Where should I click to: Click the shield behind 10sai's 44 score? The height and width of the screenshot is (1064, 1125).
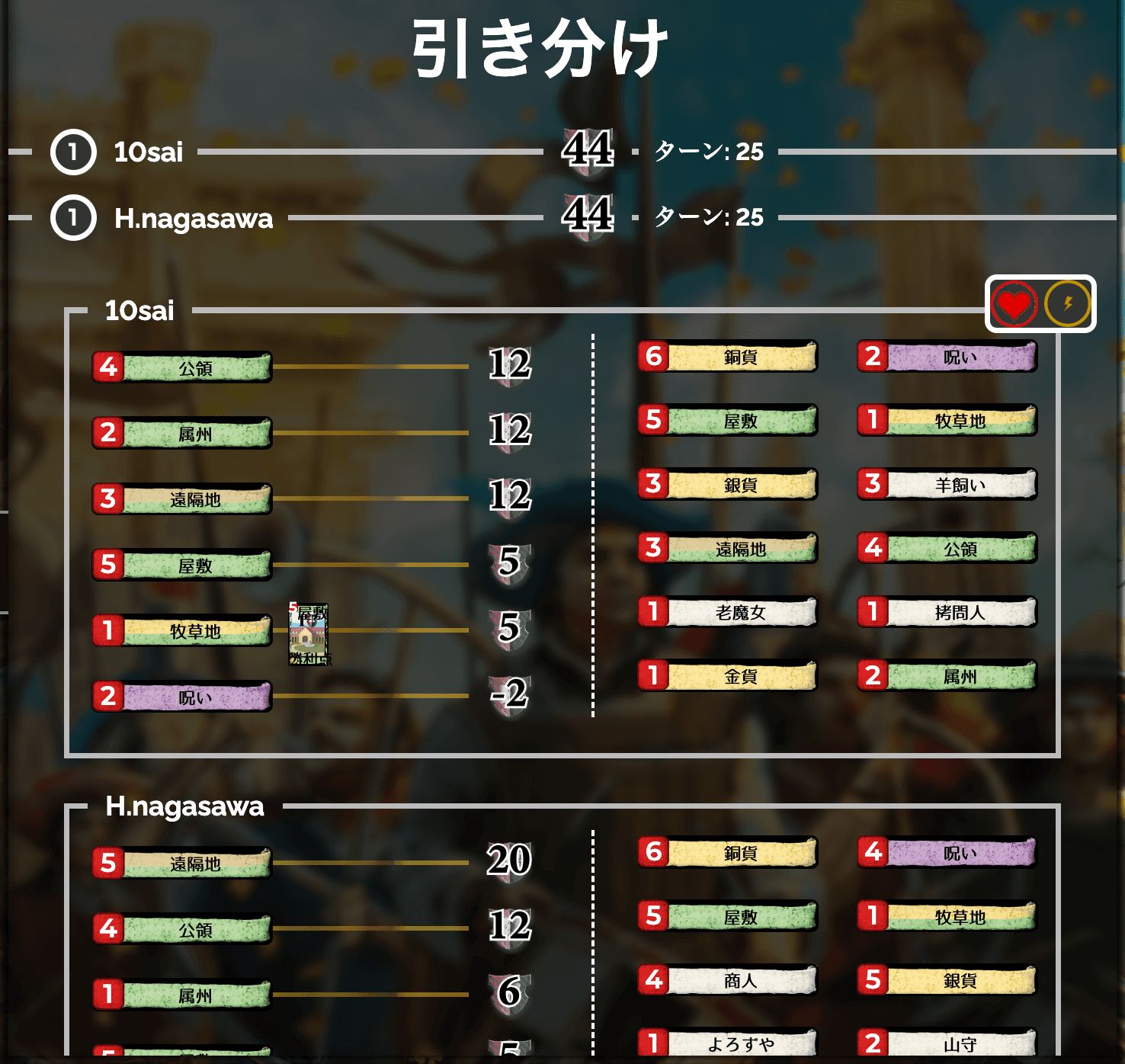pyautogui.click(x=587, y=150)
